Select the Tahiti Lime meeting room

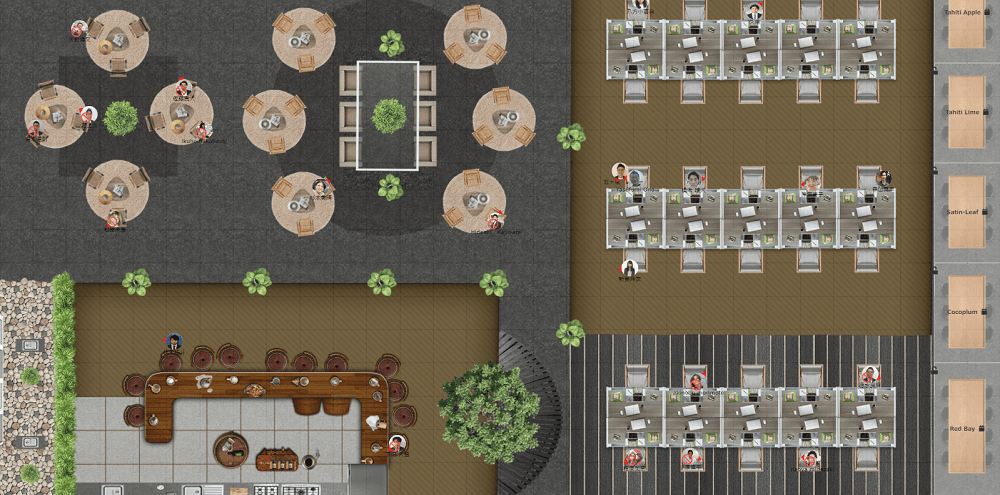pos(966,112)
